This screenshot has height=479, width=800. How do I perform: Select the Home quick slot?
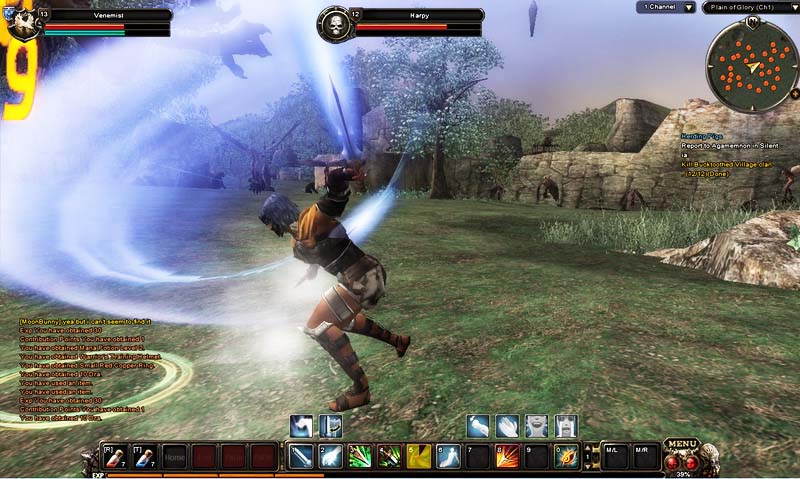tap(175, 457)
